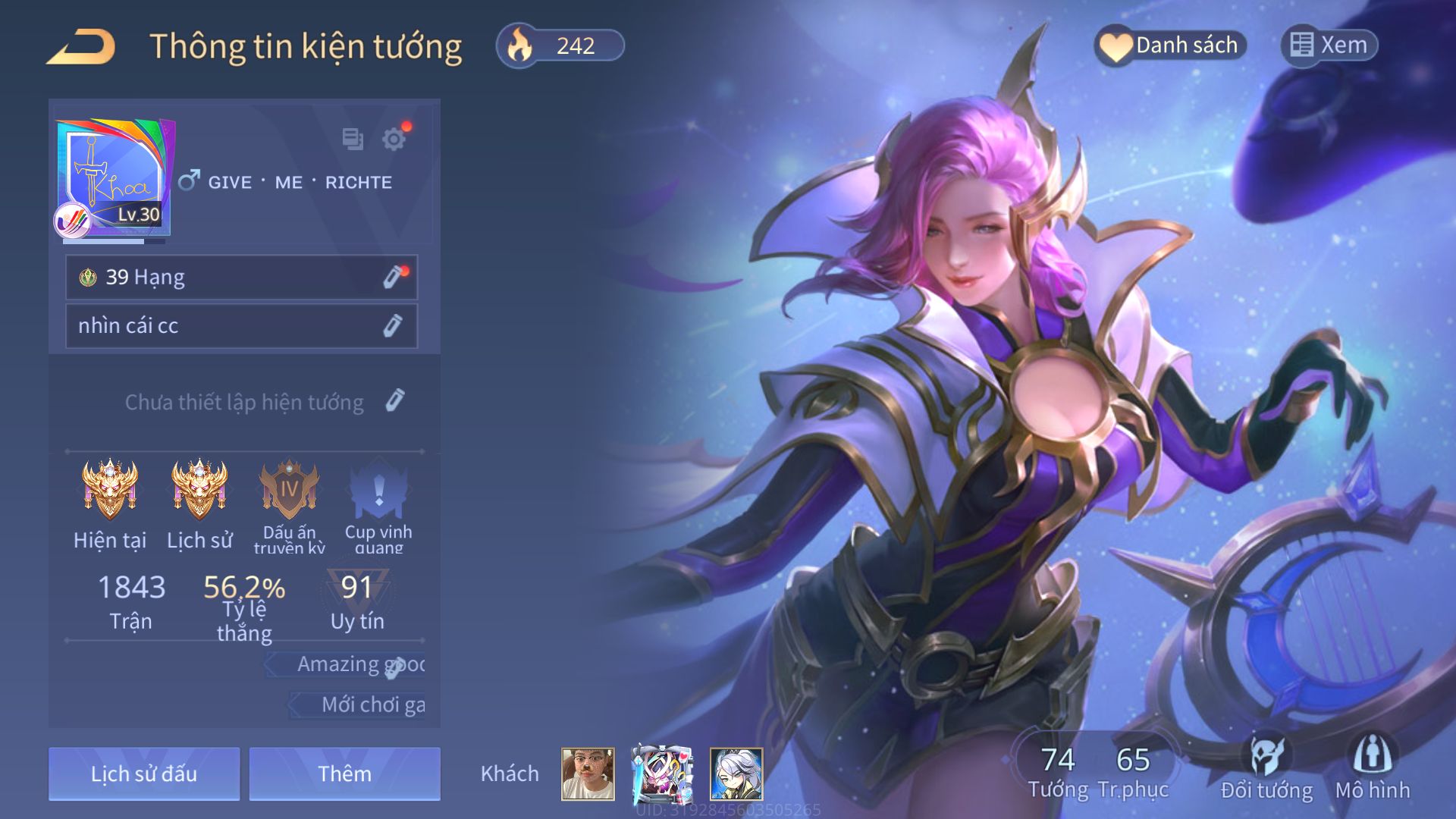Open the Xem view button
The height and width of the screenshot is (819, 1456).
coord(1329,45)
